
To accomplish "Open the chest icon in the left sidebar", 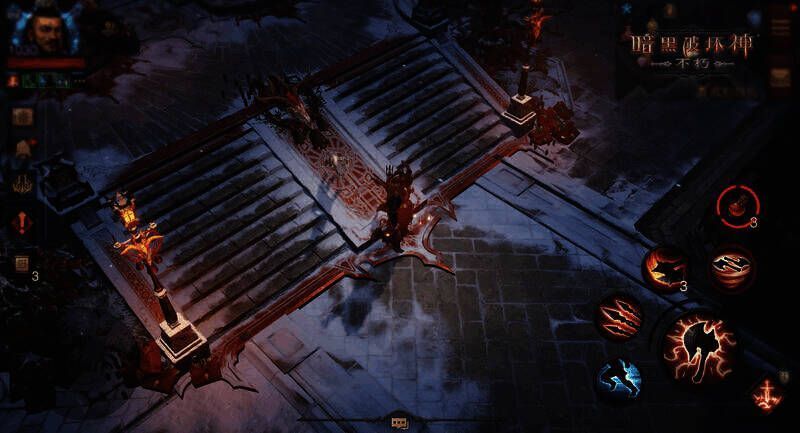I will click(x=21, y=115).
